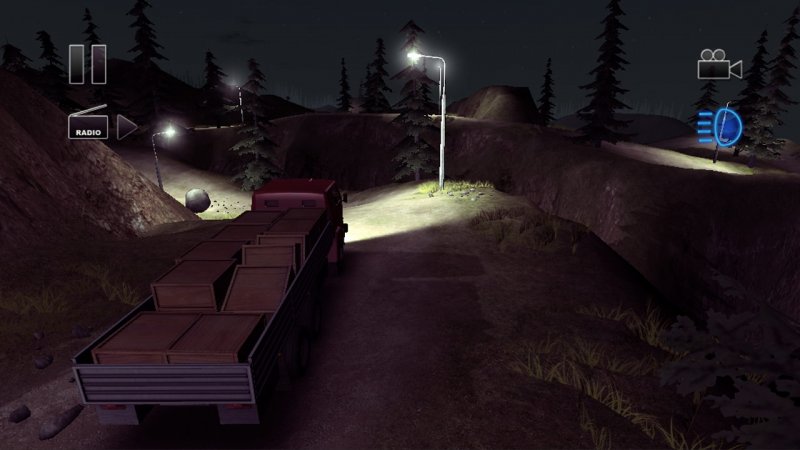Toggle the radio icon

click(x=88, y=126)
